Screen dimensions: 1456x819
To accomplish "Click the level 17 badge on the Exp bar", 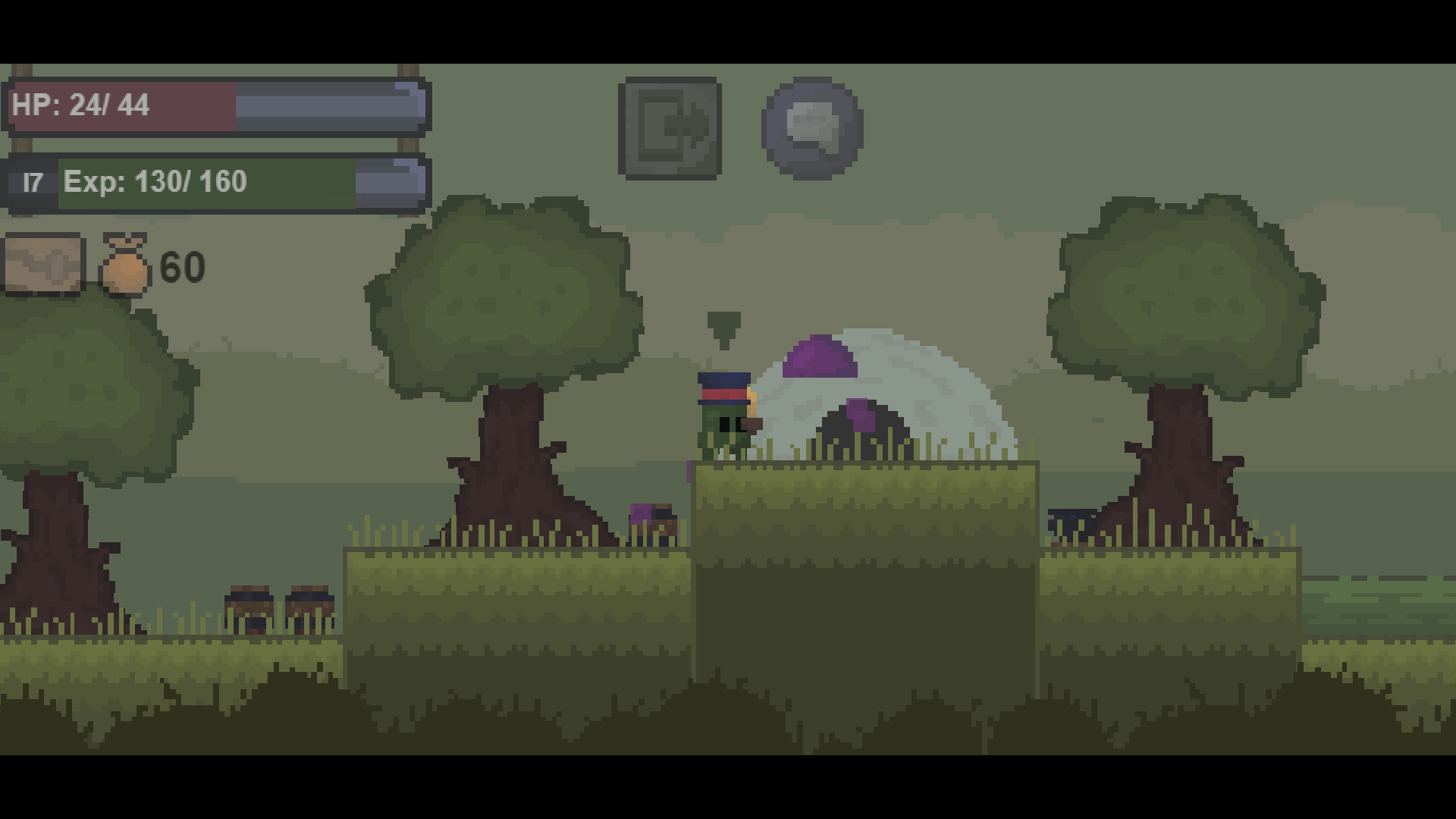I will [x=32, y=181].
